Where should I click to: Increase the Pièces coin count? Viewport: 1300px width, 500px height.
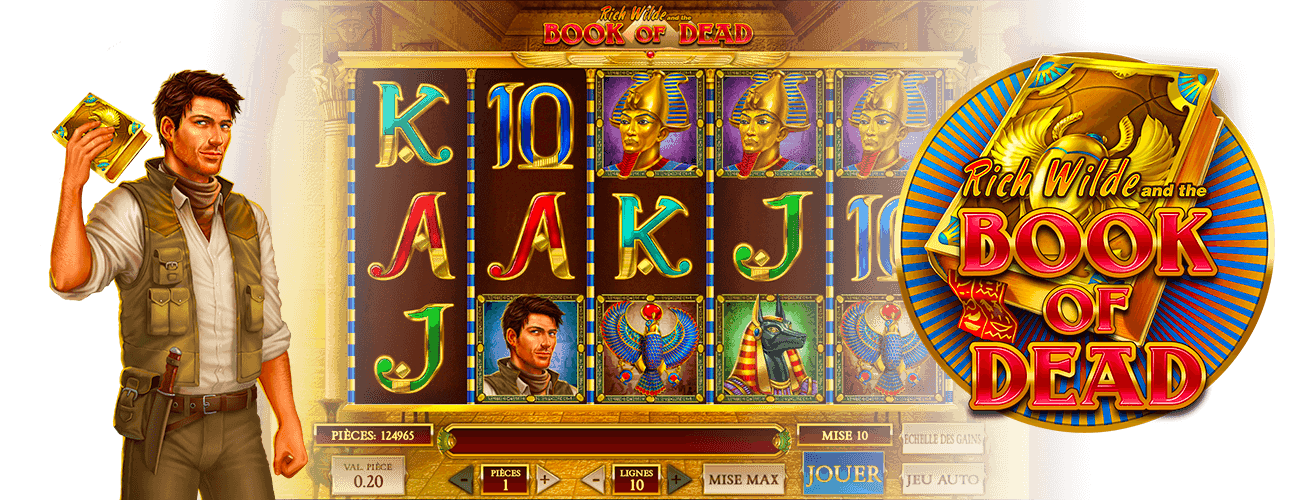pos(543,478)
